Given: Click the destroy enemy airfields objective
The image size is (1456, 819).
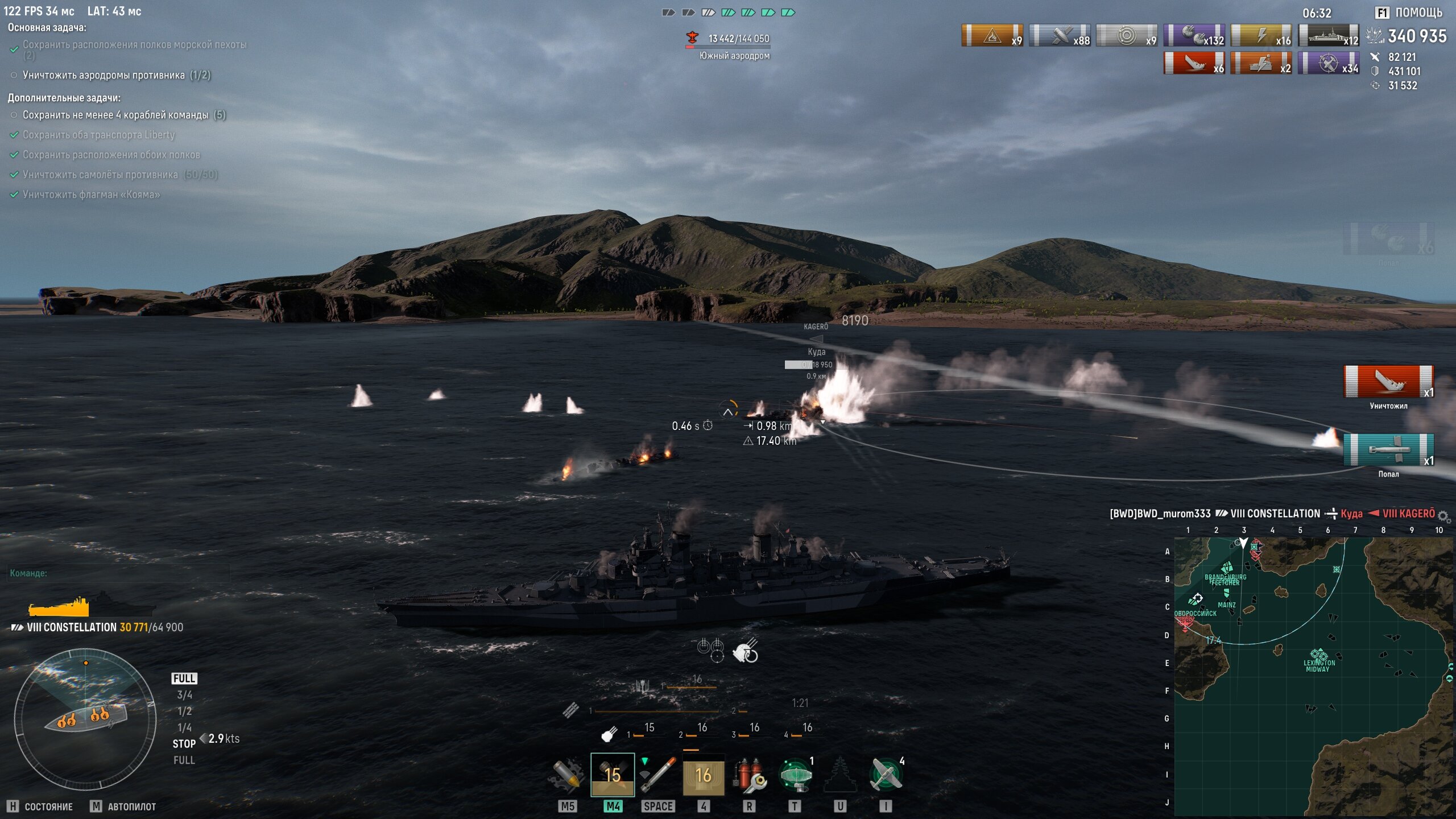Looking at the screenshot, I should tap(116, 75).
